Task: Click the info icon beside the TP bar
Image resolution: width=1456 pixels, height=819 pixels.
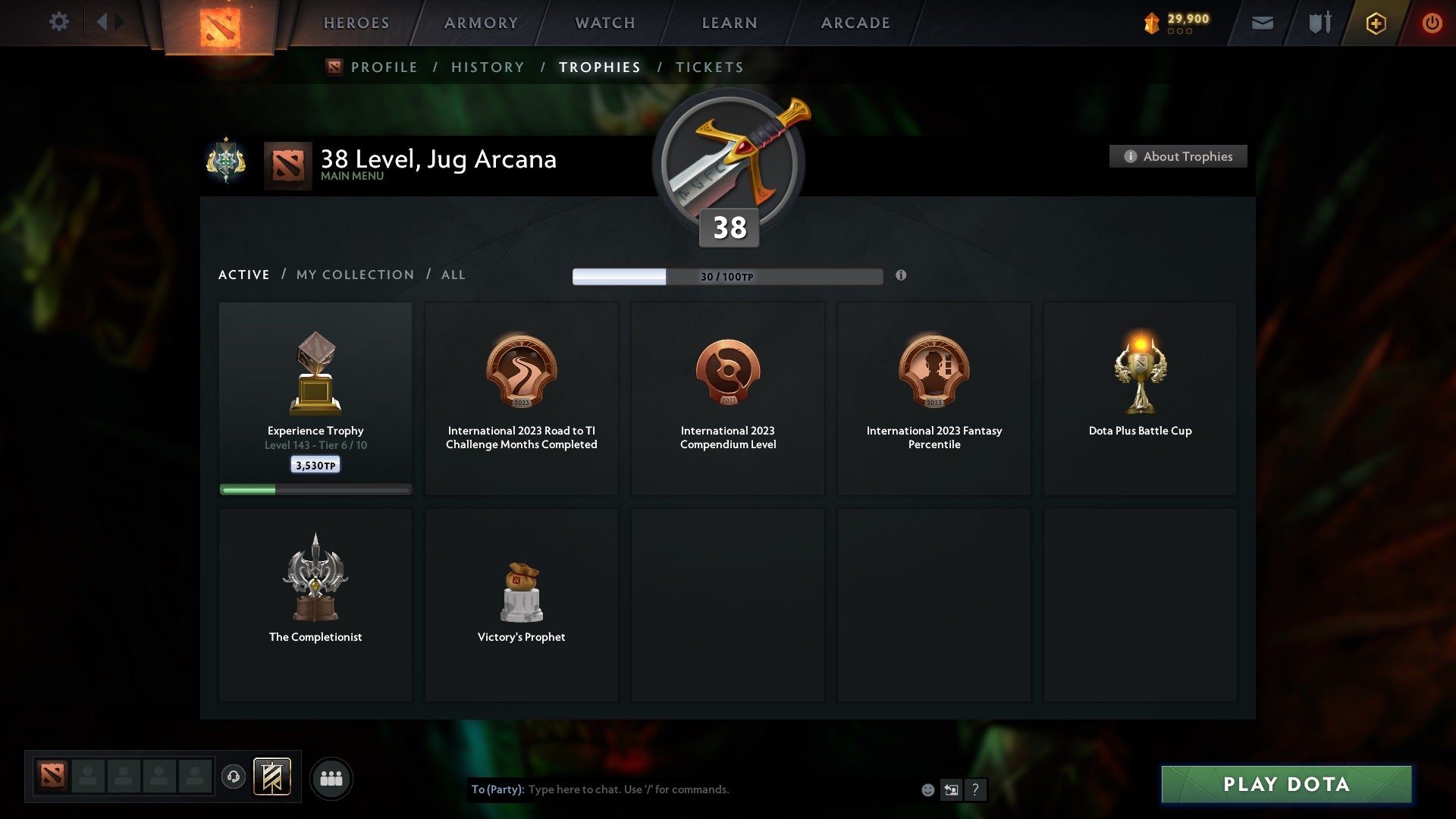Action: [902, 276]
